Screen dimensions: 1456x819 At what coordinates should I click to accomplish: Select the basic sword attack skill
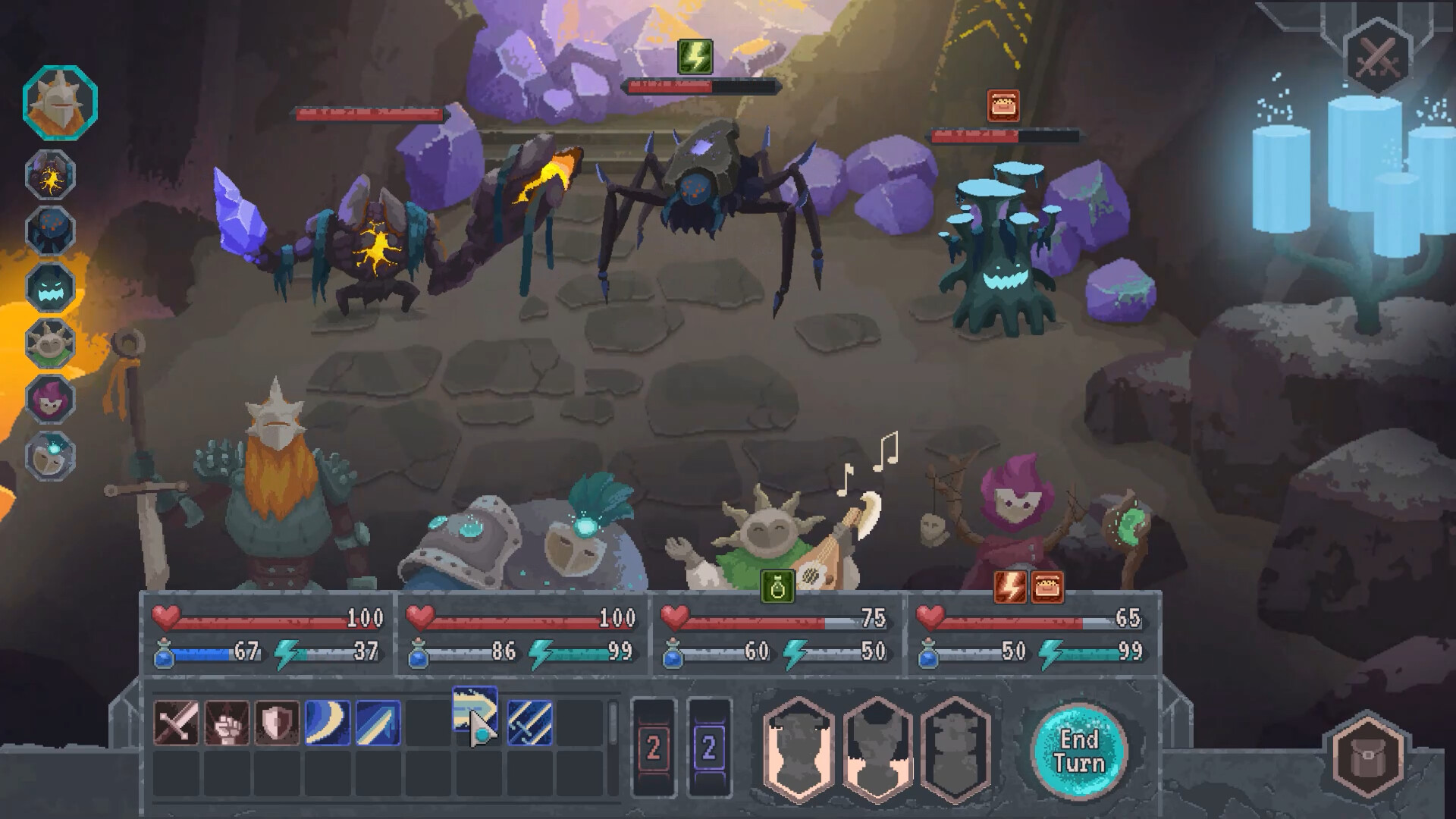(x=175, y=724)
